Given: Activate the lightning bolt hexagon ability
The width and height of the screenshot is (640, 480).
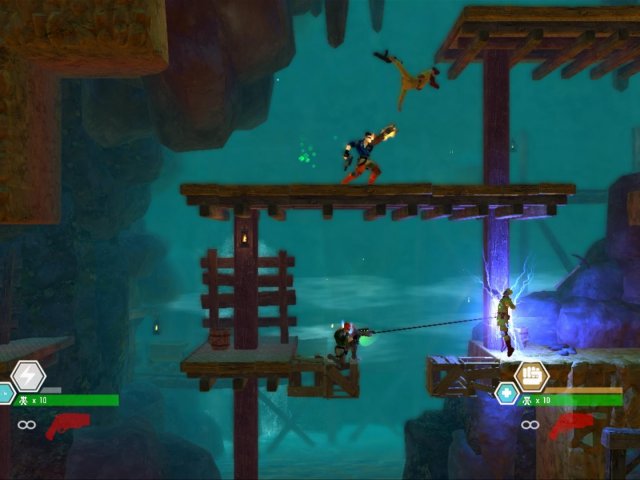Looking at the screenshot, I should (28, 376).
